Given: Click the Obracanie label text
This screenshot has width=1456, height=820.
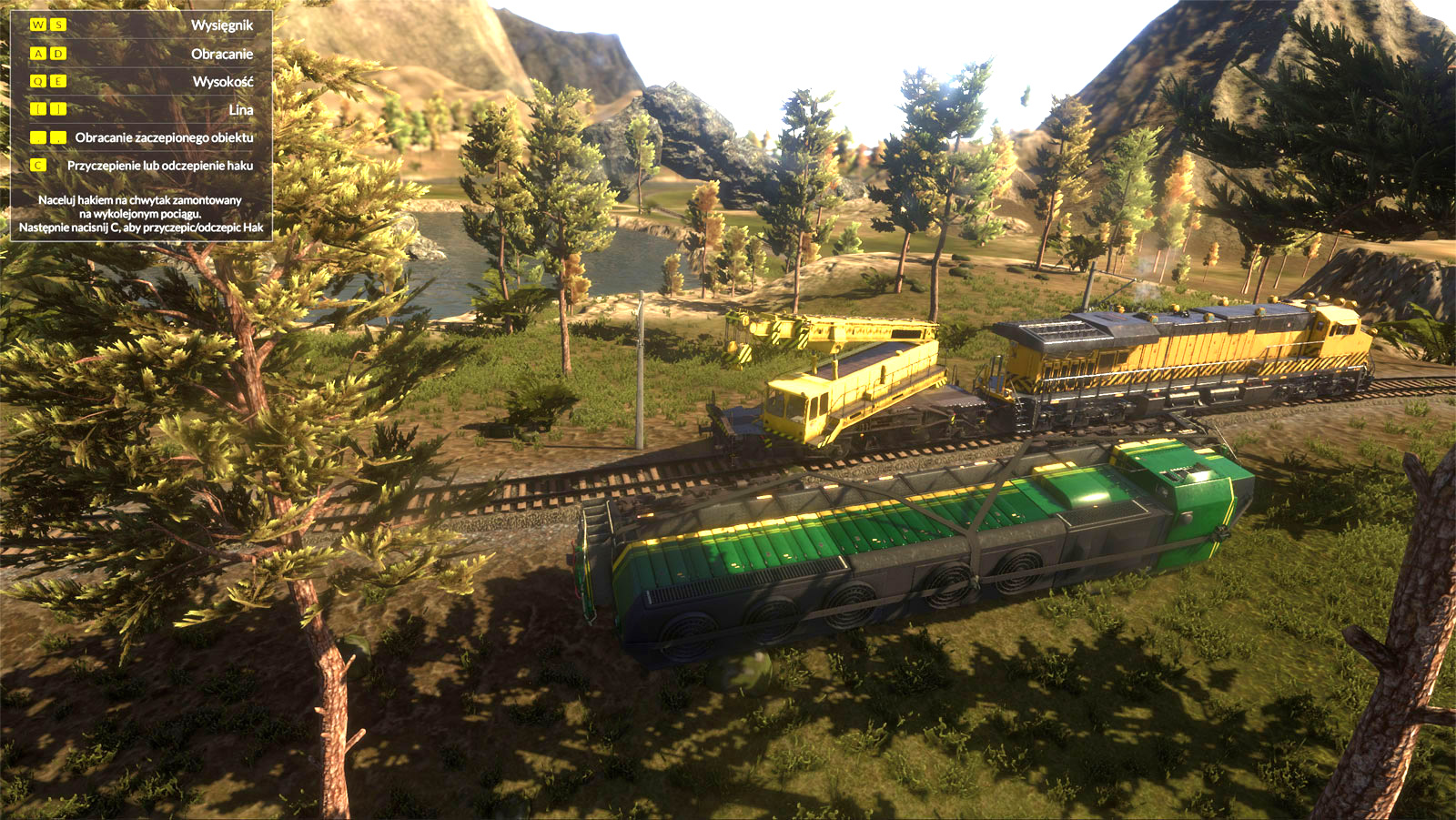Looking at the screenshot, I should [x=222, y=54].
